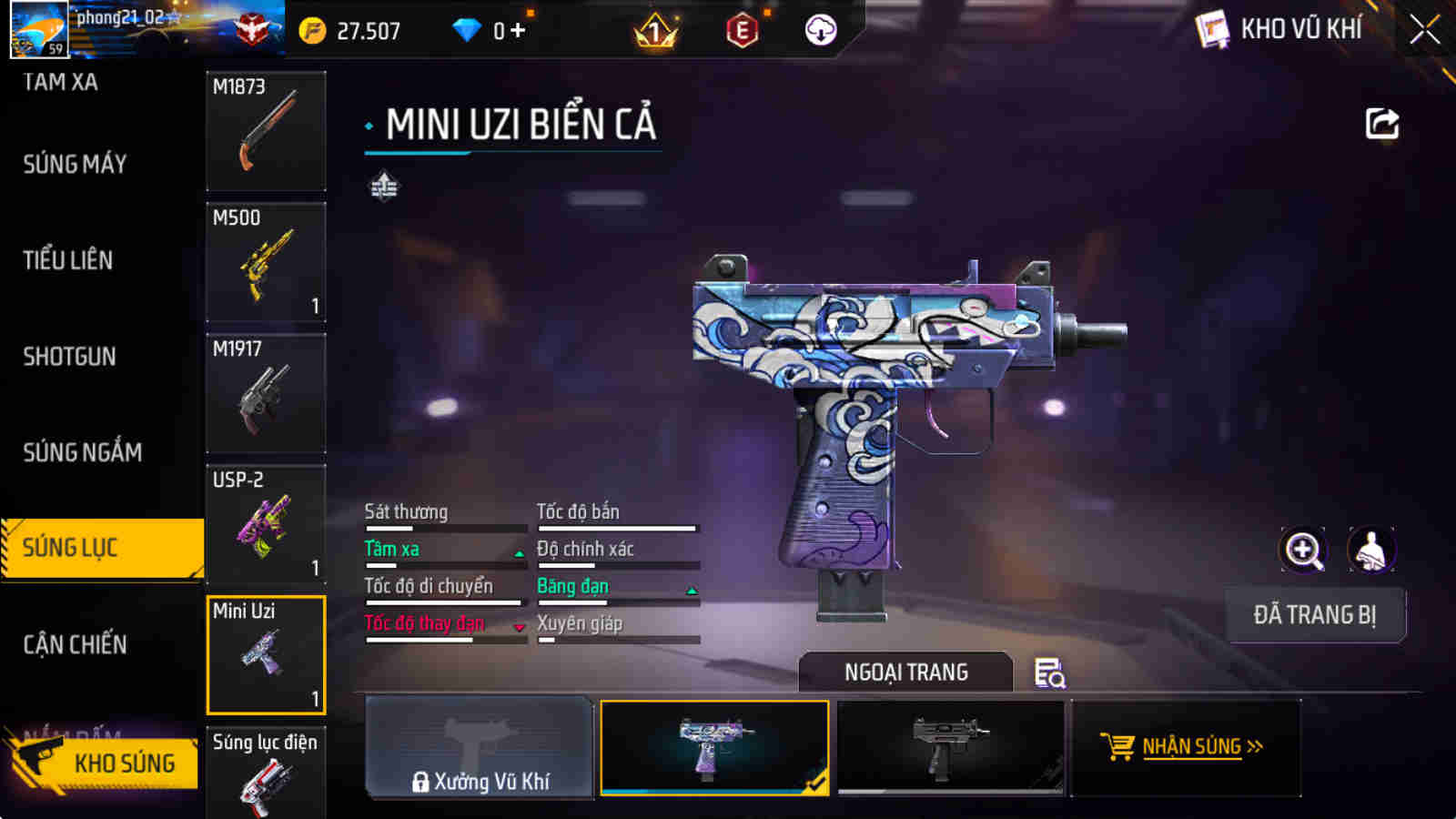
Task: Select the SÚNG MÁY category
Action: pos(75,165)
